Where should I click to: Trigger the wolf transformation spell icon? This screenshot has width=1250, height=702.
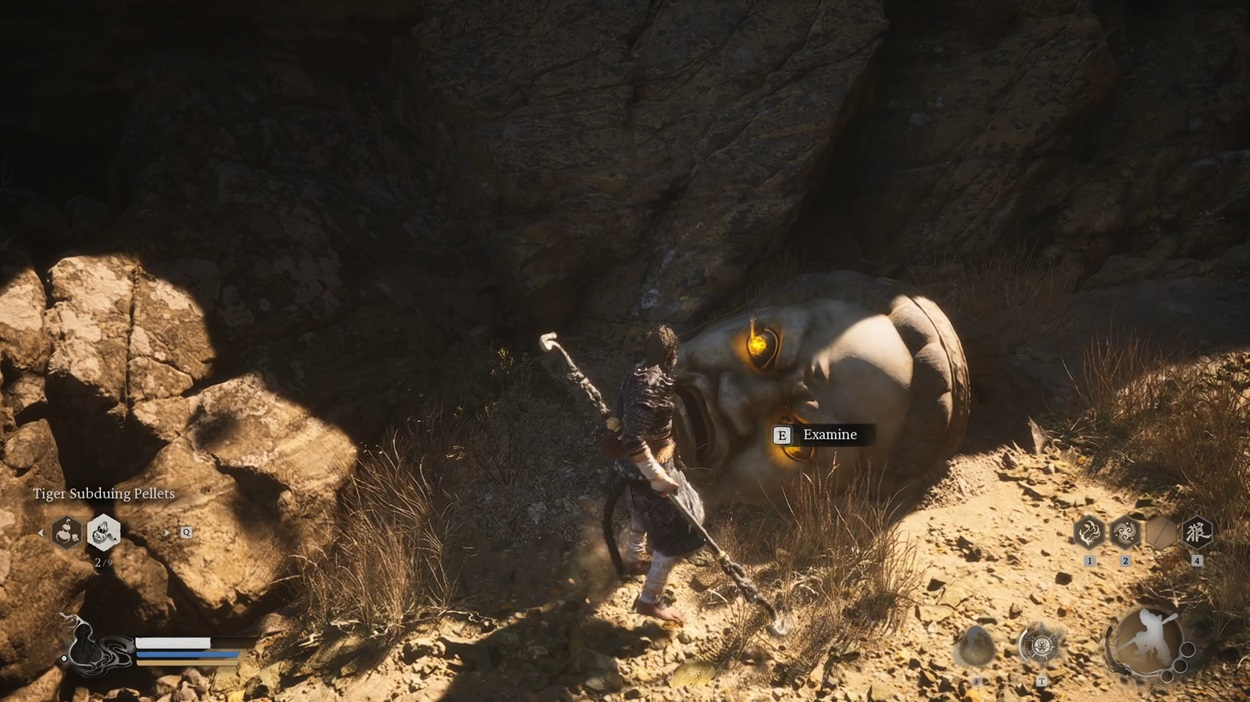coord(1196,532)
